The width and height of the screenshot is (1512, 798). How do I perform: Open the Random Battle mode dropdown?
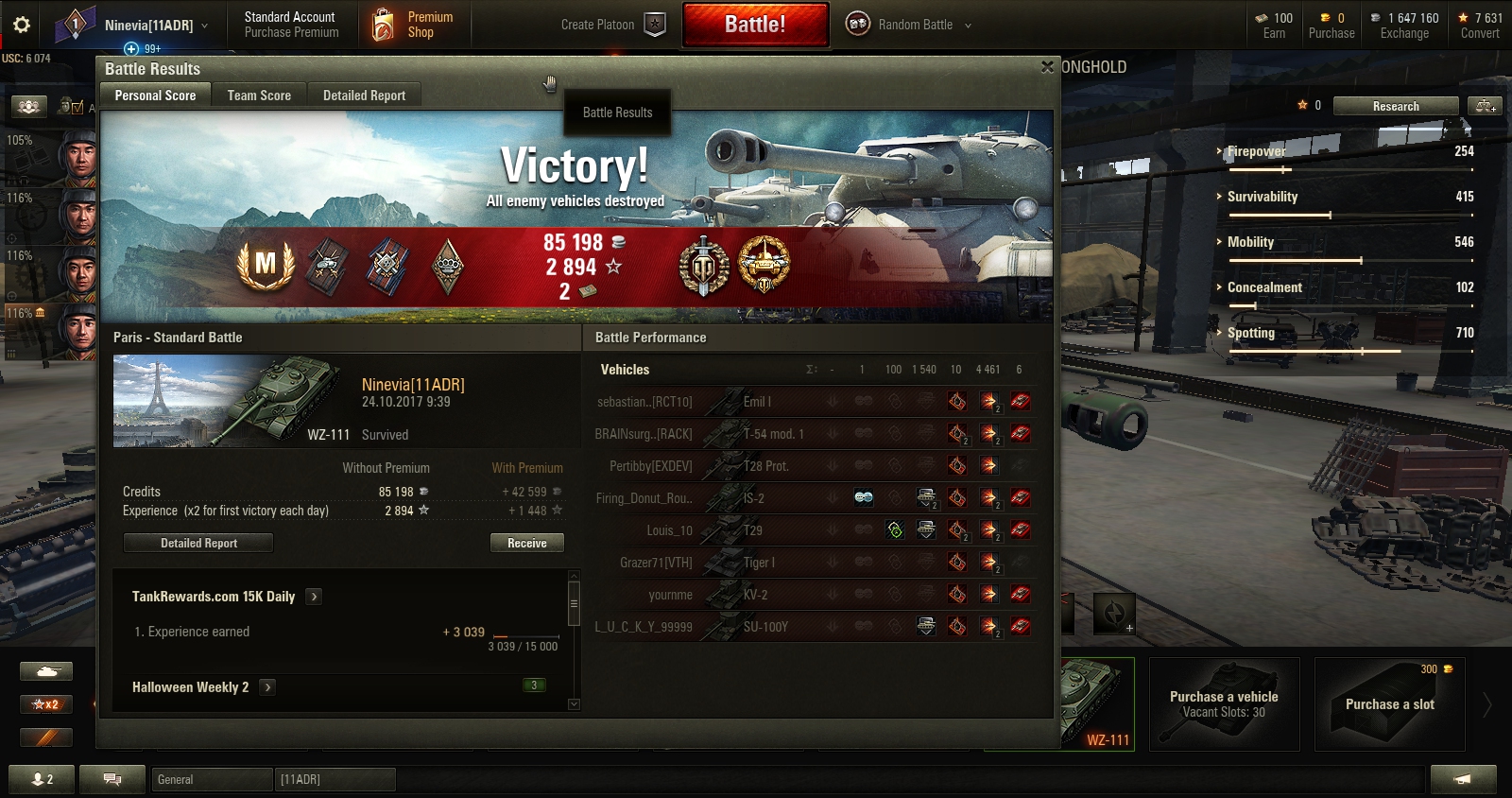click(x=908, y=25)
